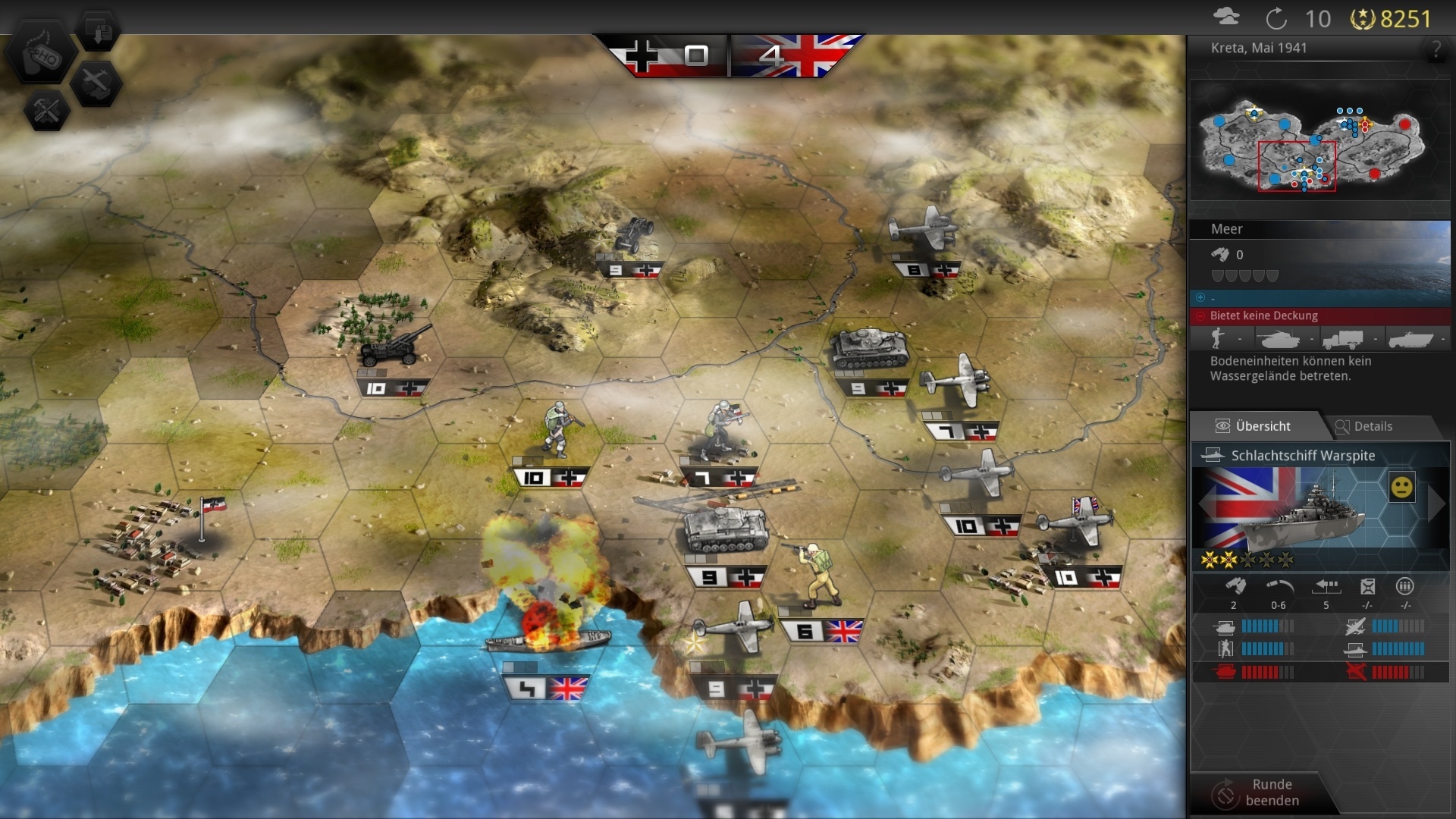Toggle the smiley morale indicator on the Warspite portrait

click(x=1403, y=487)
